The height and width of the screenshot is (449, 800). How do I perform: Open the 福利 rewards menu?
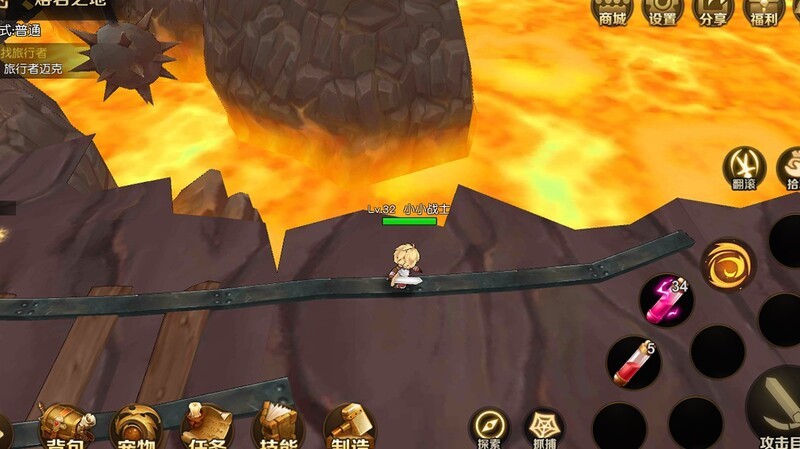764,11
